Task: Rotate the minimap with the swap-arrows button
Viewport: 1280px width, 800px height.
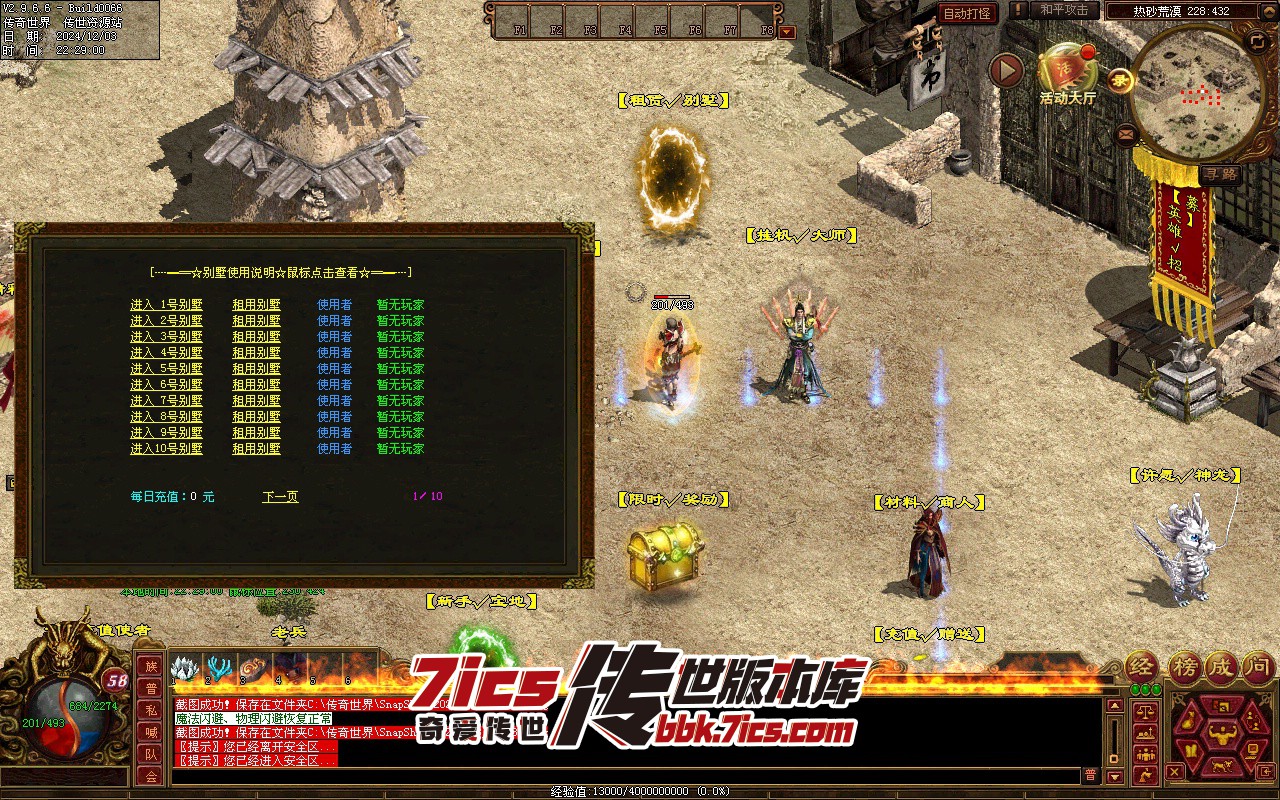Action: (x=1256, y=41)
